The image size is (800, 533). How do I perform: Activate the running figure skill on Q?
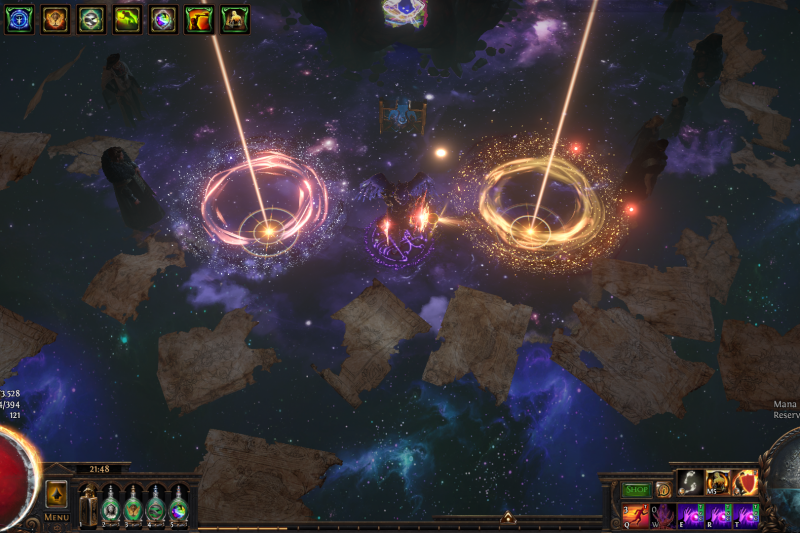[636, 516]
